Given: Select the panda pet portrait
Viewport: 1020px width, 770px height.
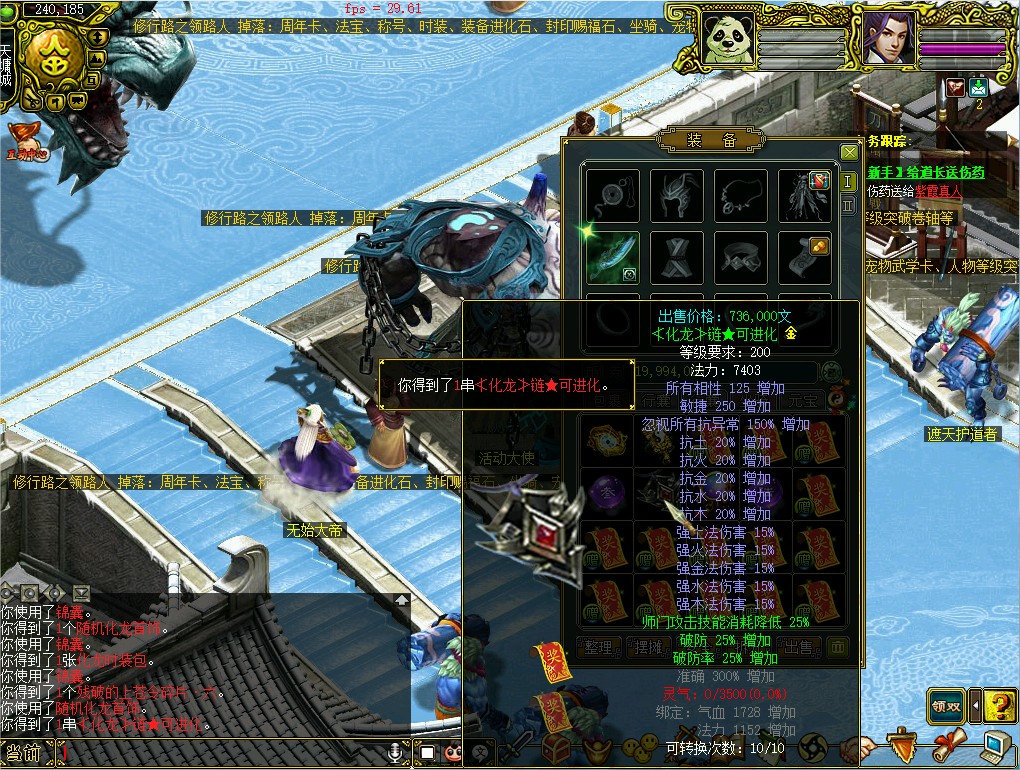Looking at the screenshot, I should point(727,38).
